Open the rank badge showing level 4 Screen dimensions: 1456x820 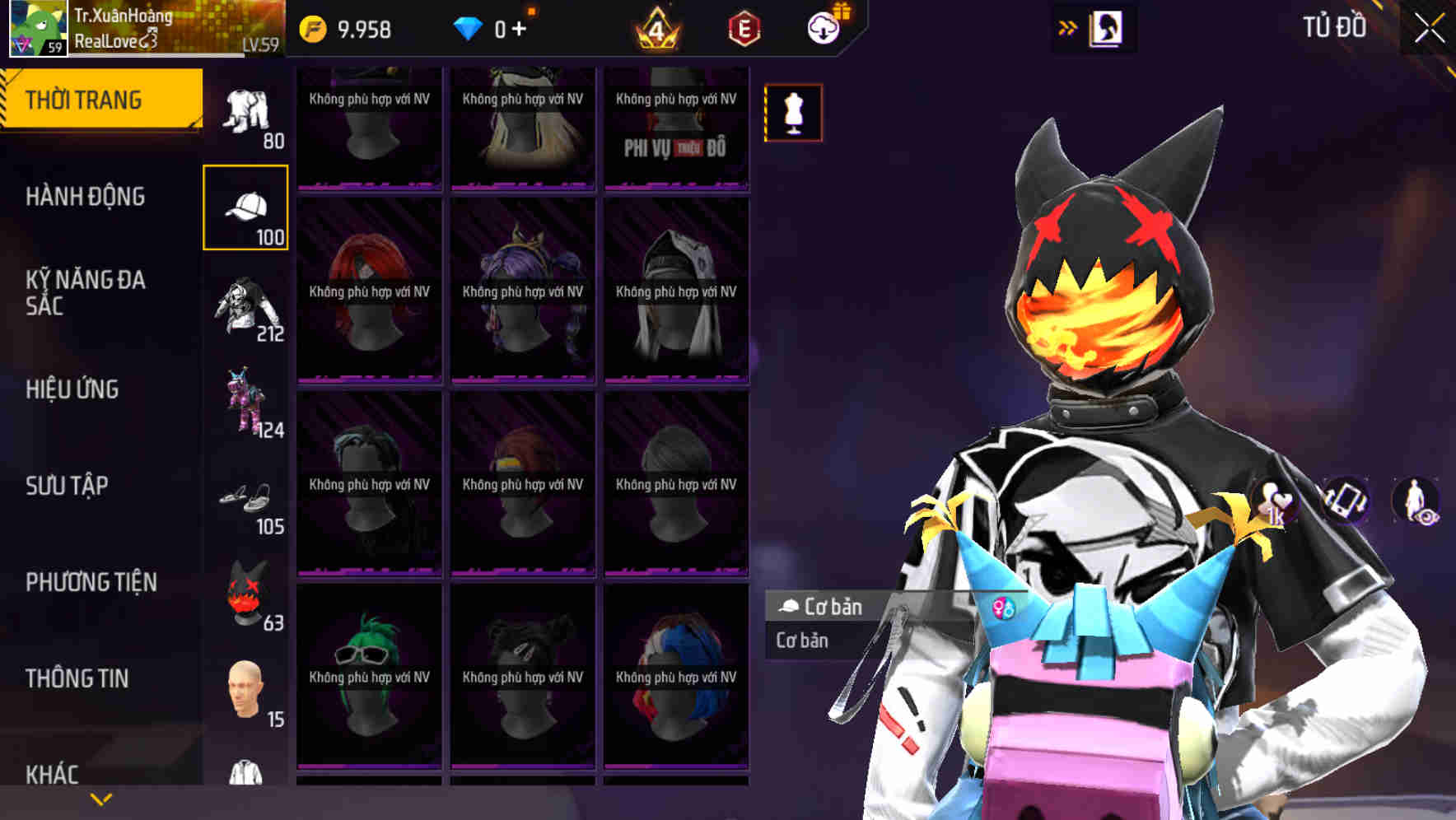tap(655, 27)
